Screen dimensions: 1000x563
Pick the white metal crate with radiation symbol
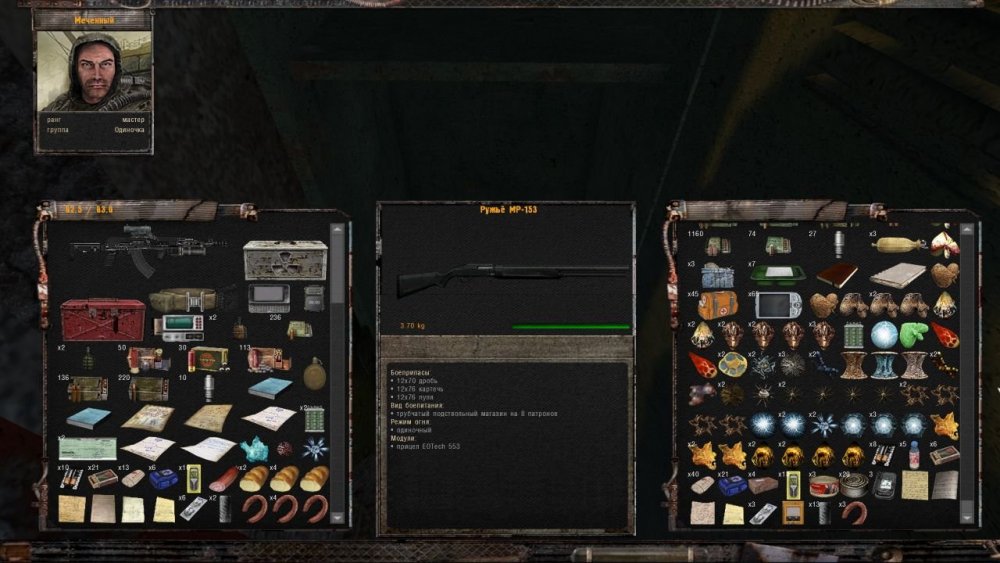tap(285, 259)
